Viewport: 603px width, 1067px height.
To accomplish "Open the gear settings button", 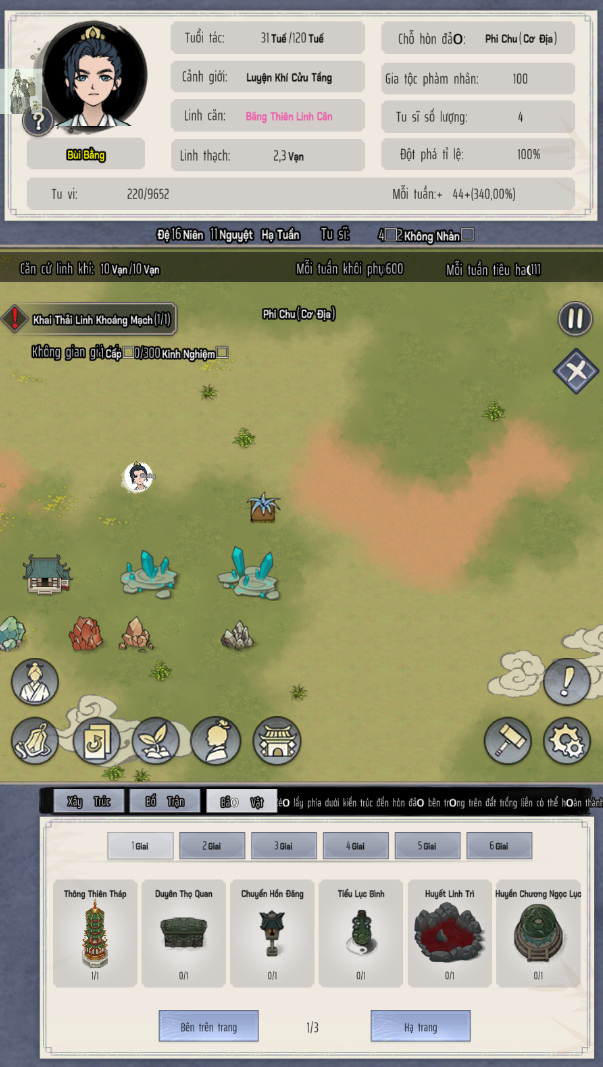I will tap(566, 741).
